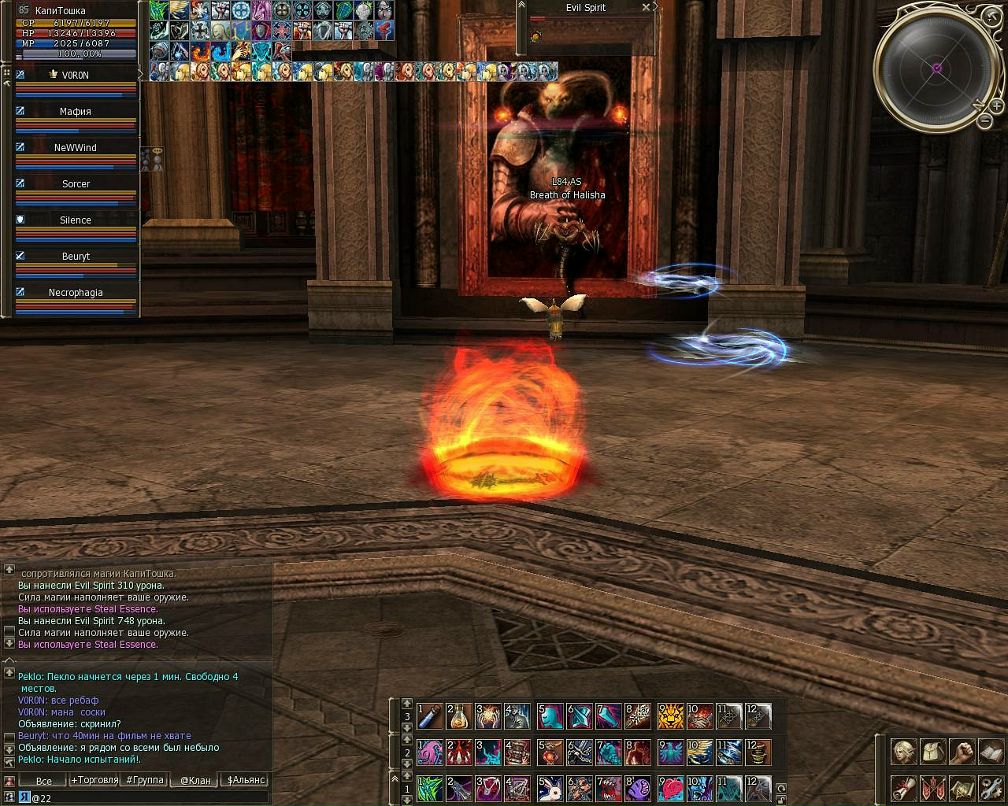Switch to the @Клан chat tab
1008x806 pixels.
click(195, 780)
